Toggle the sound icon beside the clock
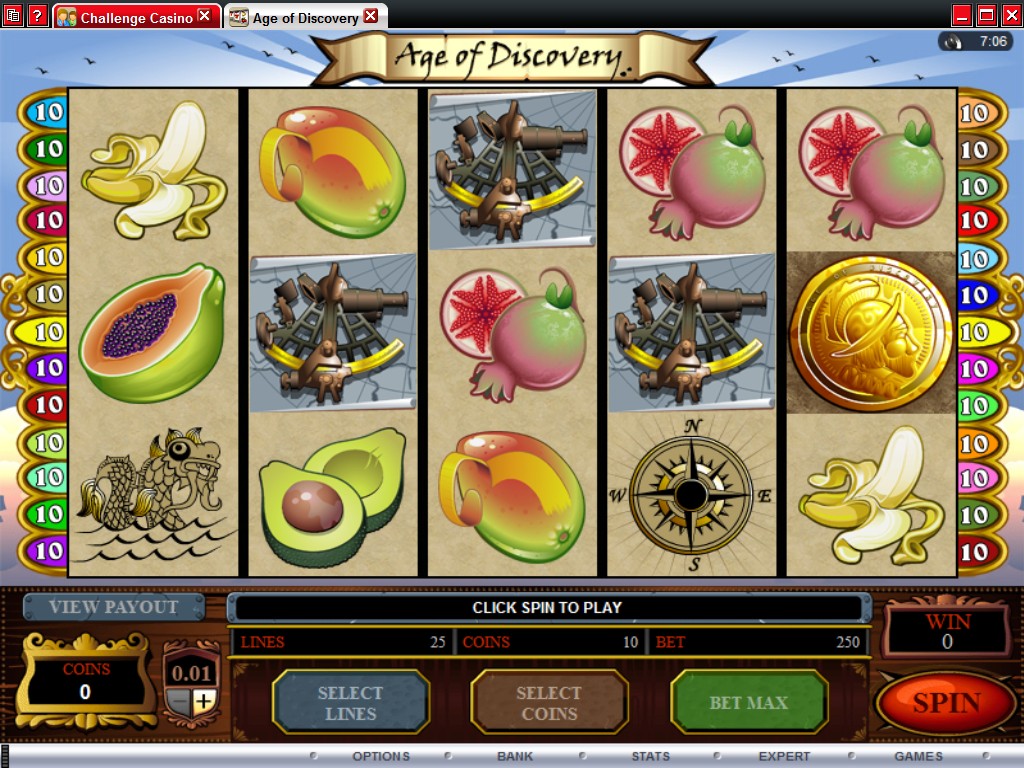The width and height of the screenshot is (1024, 768). [953, 42]
